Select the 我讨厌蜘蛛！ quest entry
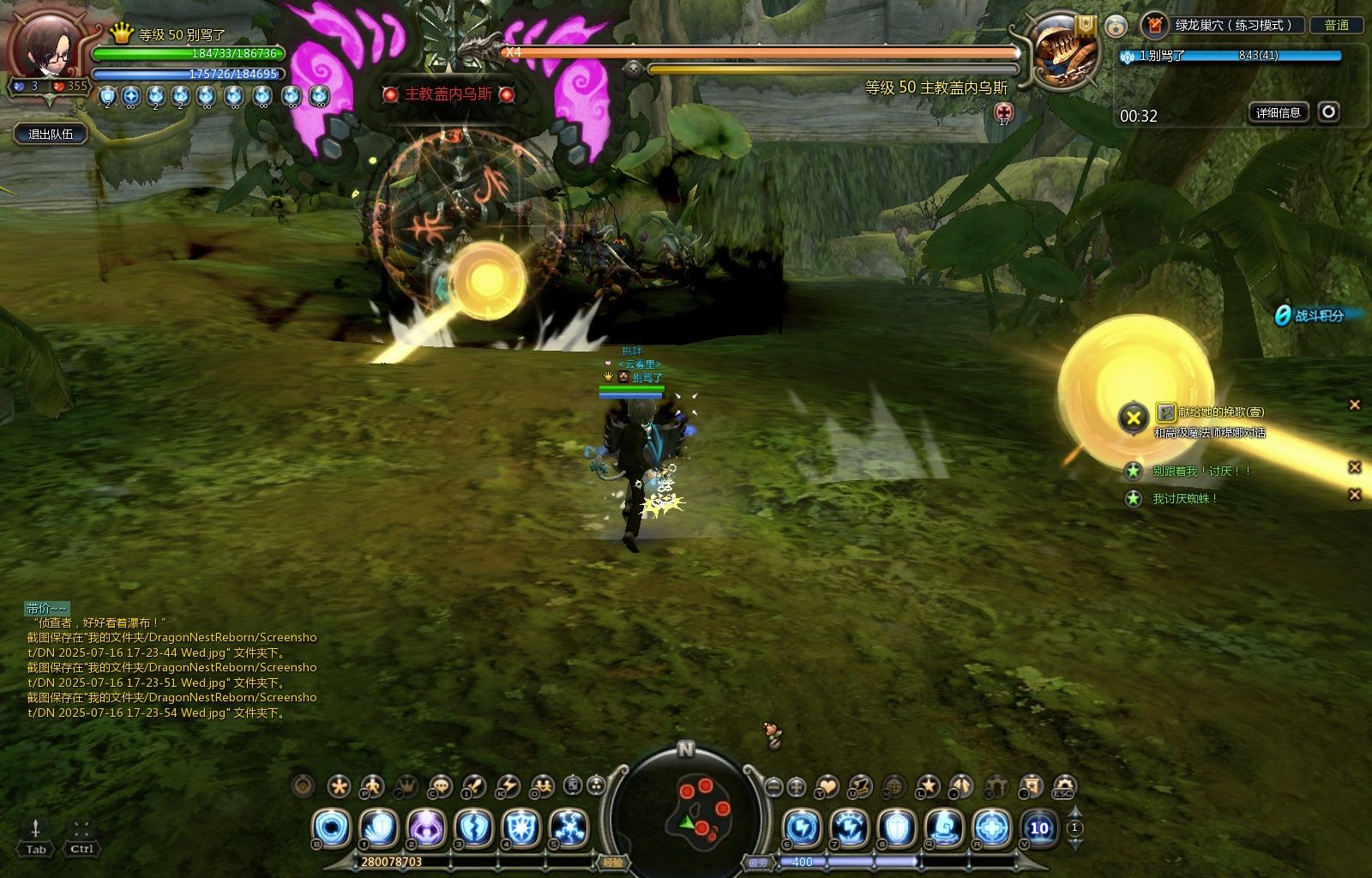 (x=1185, y=498)
